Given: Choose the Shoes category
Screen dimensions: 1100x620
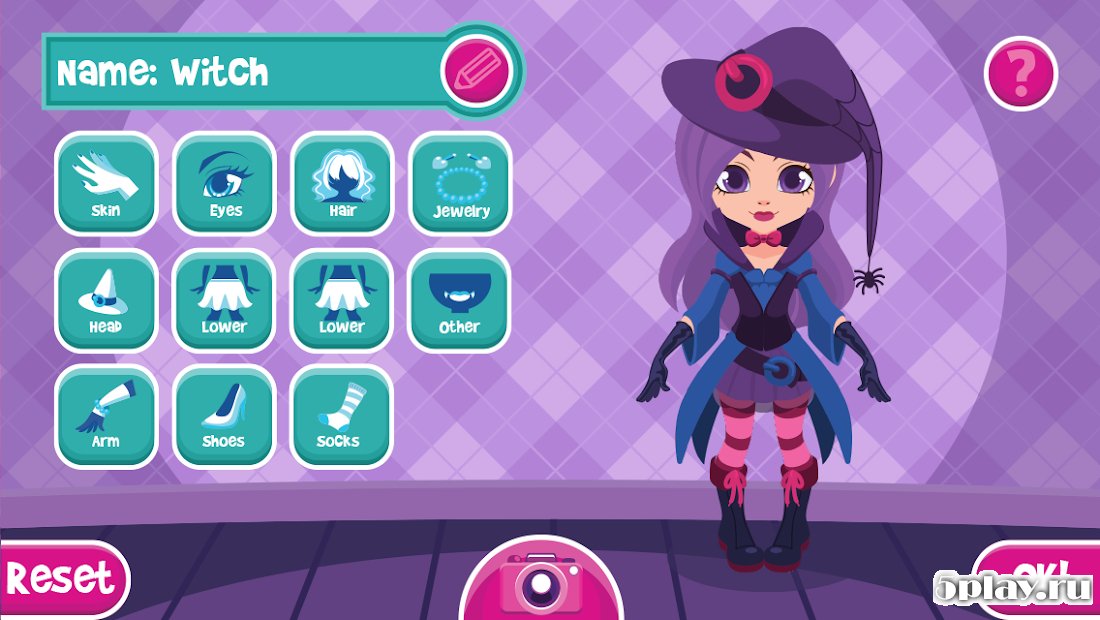Looking at the screenshot, I should pos(225,416).
